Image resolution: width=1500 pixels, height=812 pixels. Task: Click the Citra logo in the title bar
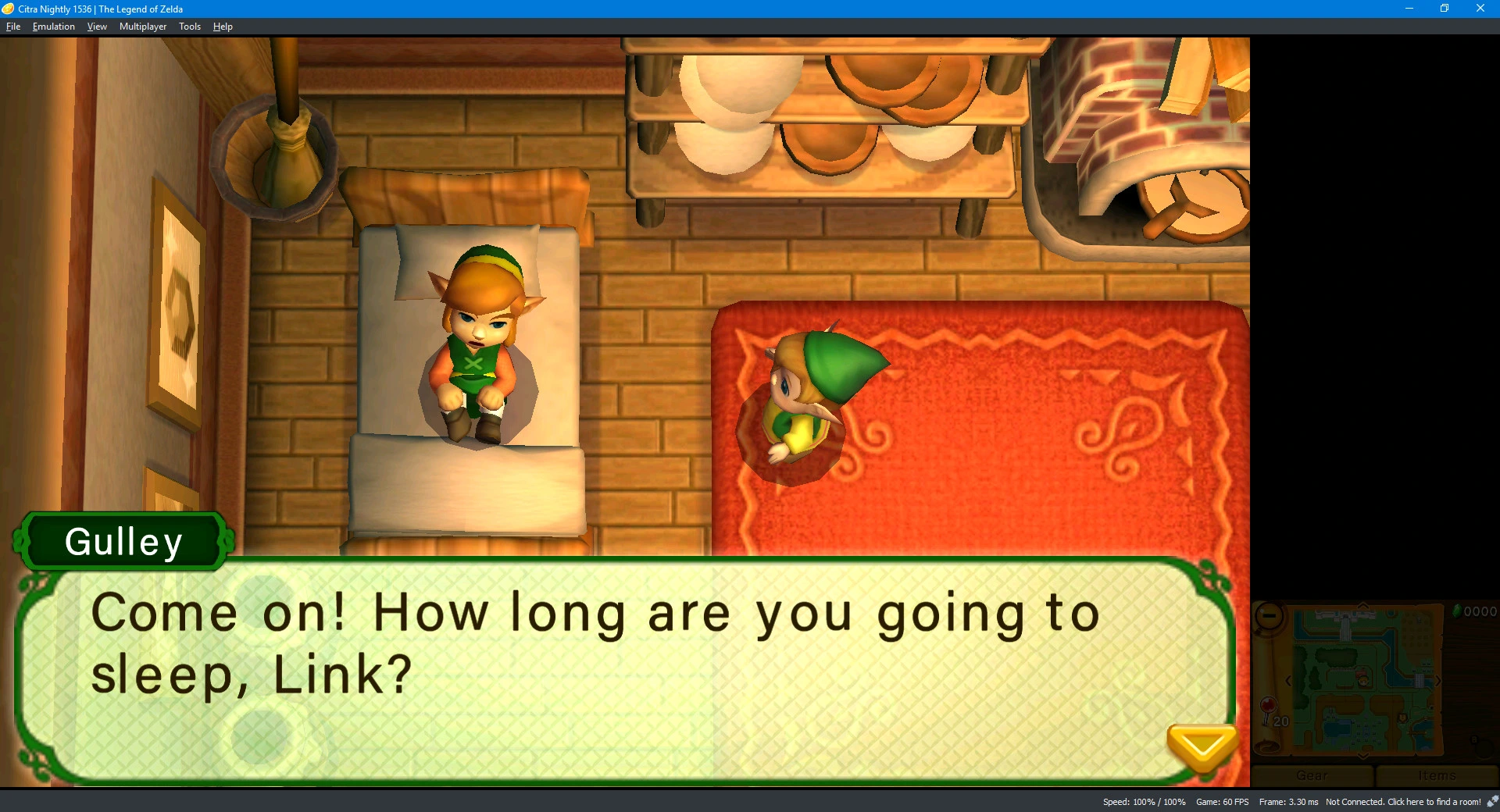click(8, 9)
